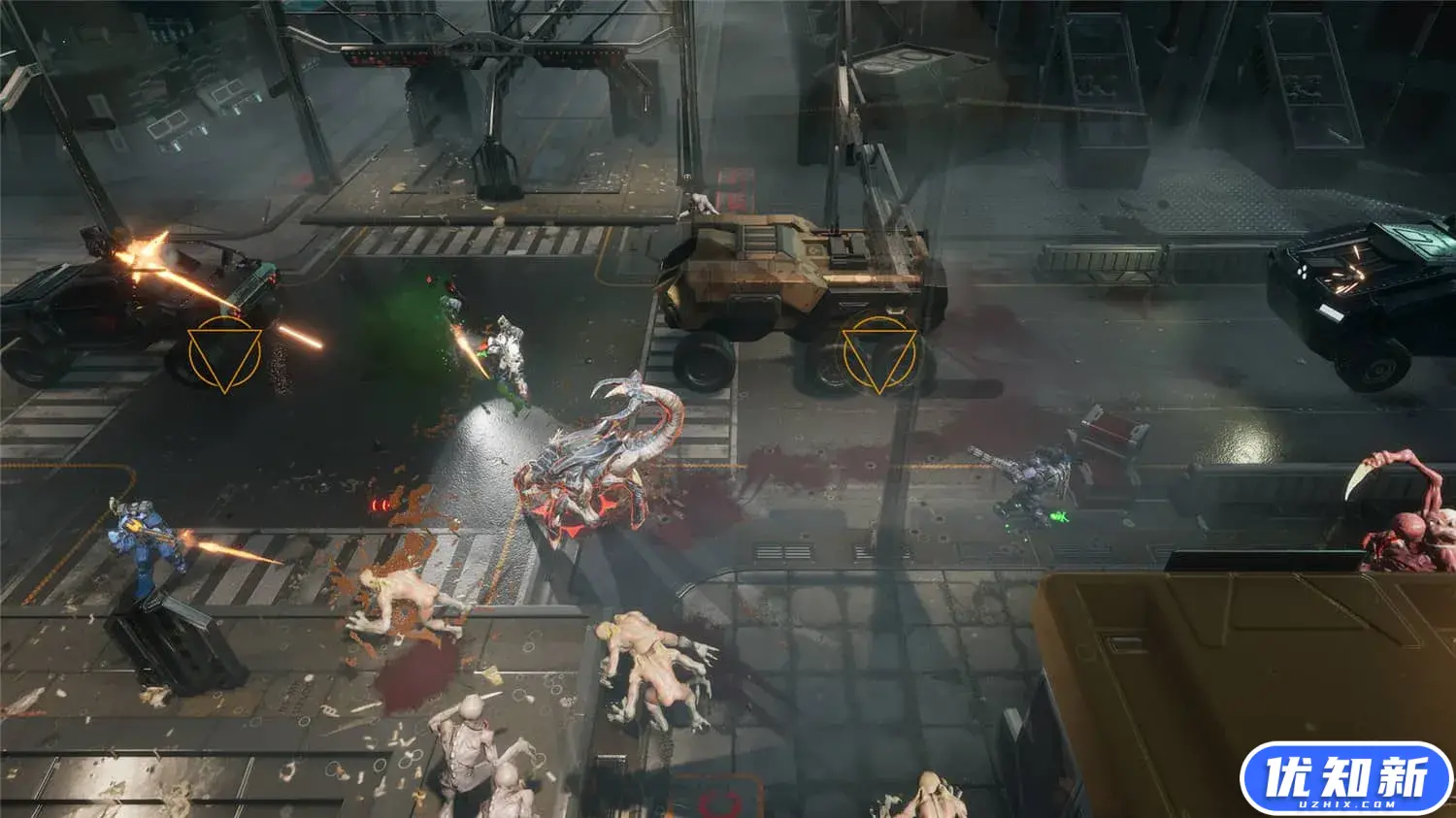Select the orange triangle marker on the tan truck
Screen dimensions: 1456x818
879,355
